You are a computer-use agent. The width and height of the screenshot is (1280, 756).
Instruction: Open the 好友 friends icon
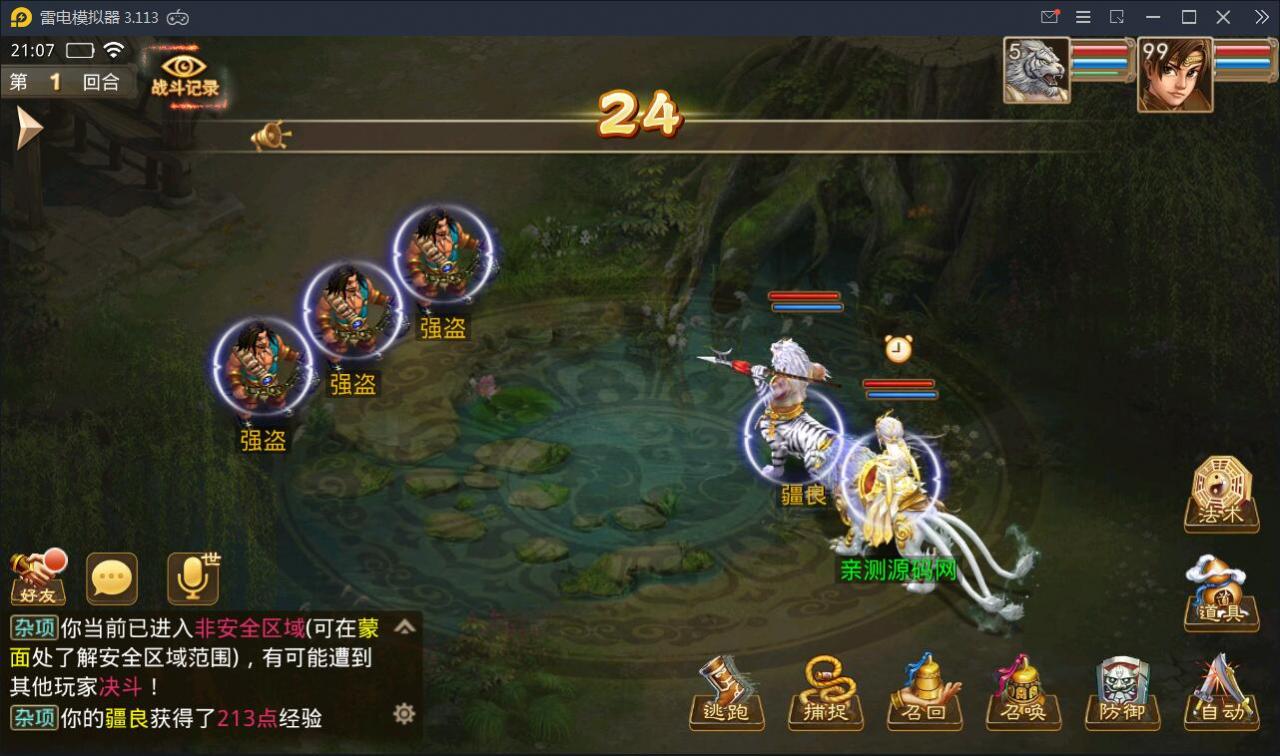37,578
